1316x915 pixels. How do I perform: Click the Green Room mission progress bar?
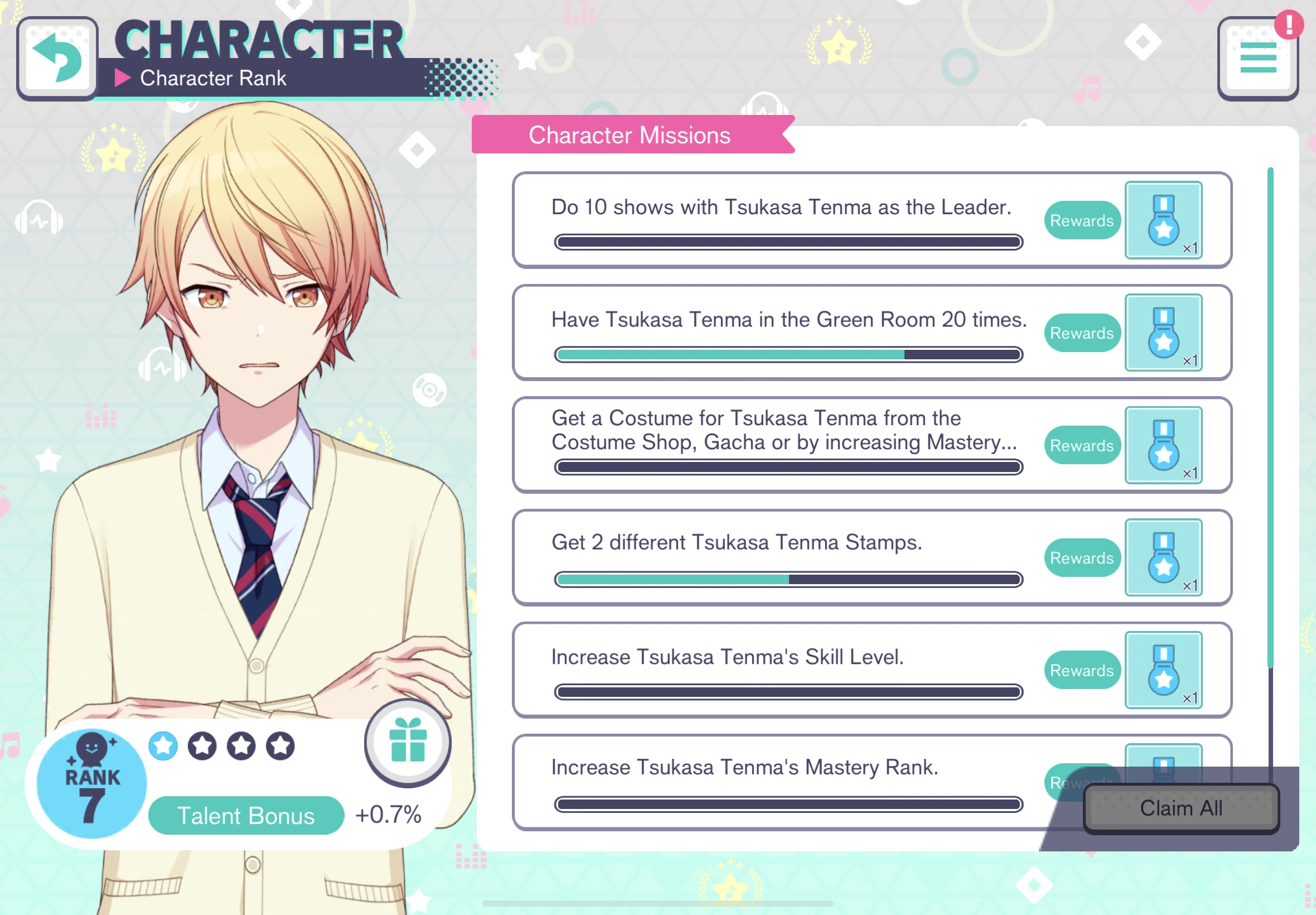click(787, 354)
